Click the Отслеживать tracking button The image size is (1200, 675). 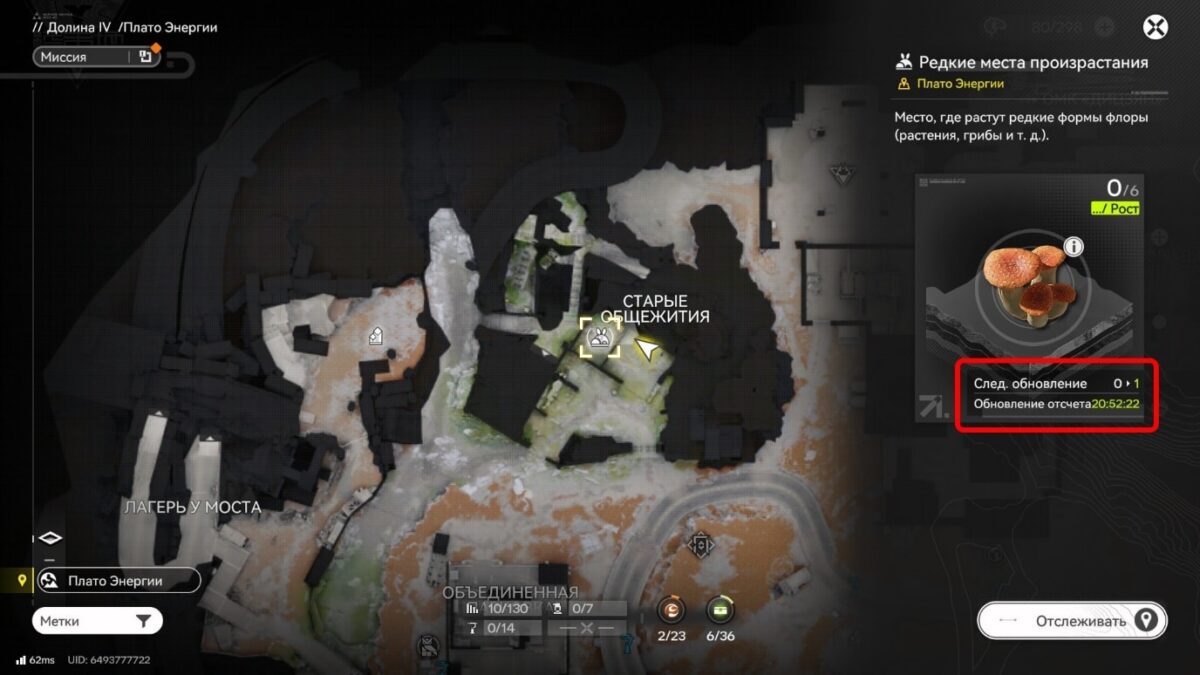[1071, 621]
